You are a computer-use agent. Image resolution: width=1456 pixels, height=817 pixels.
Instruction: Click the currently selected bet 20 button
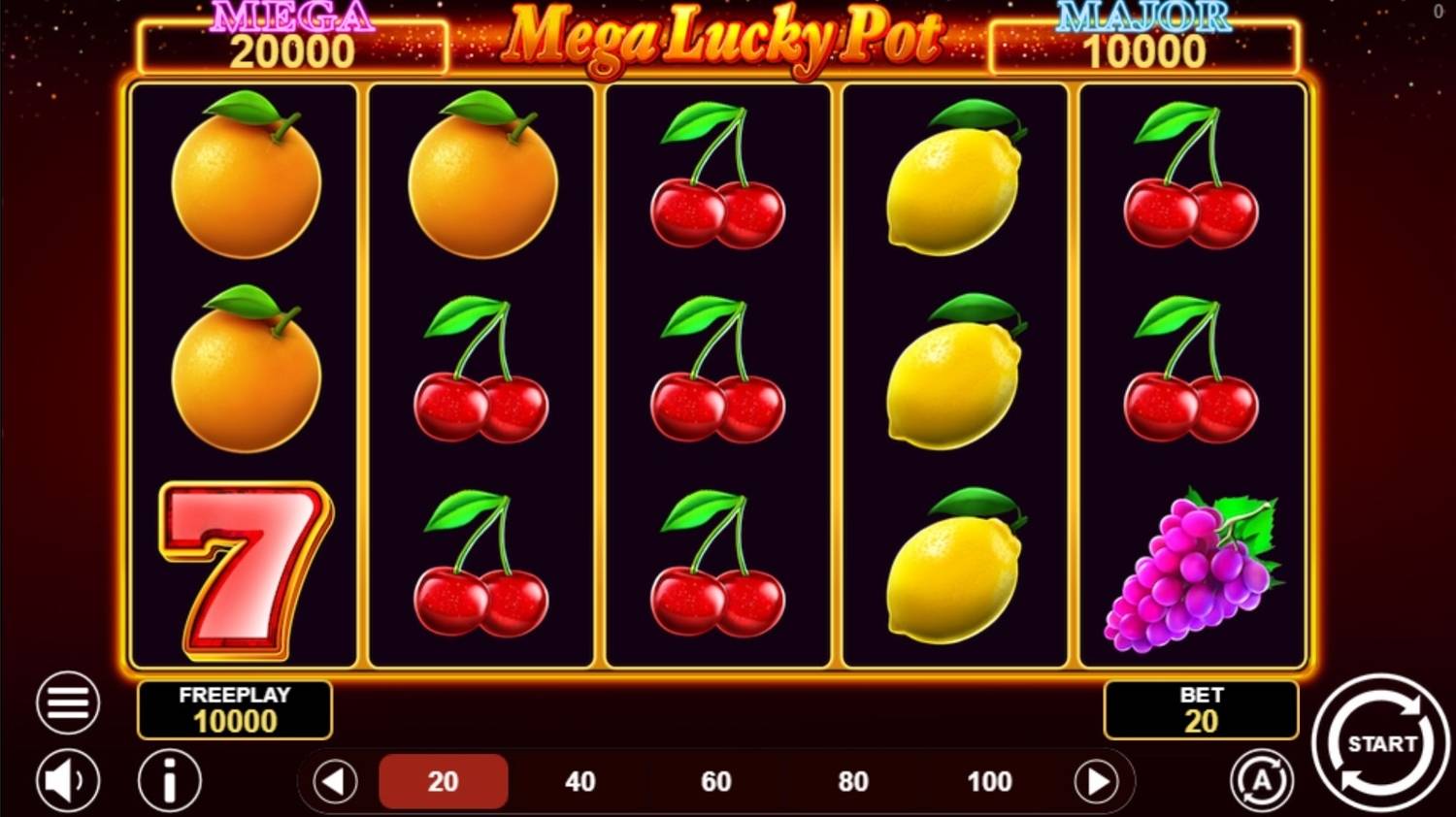(x=444, y=780)
